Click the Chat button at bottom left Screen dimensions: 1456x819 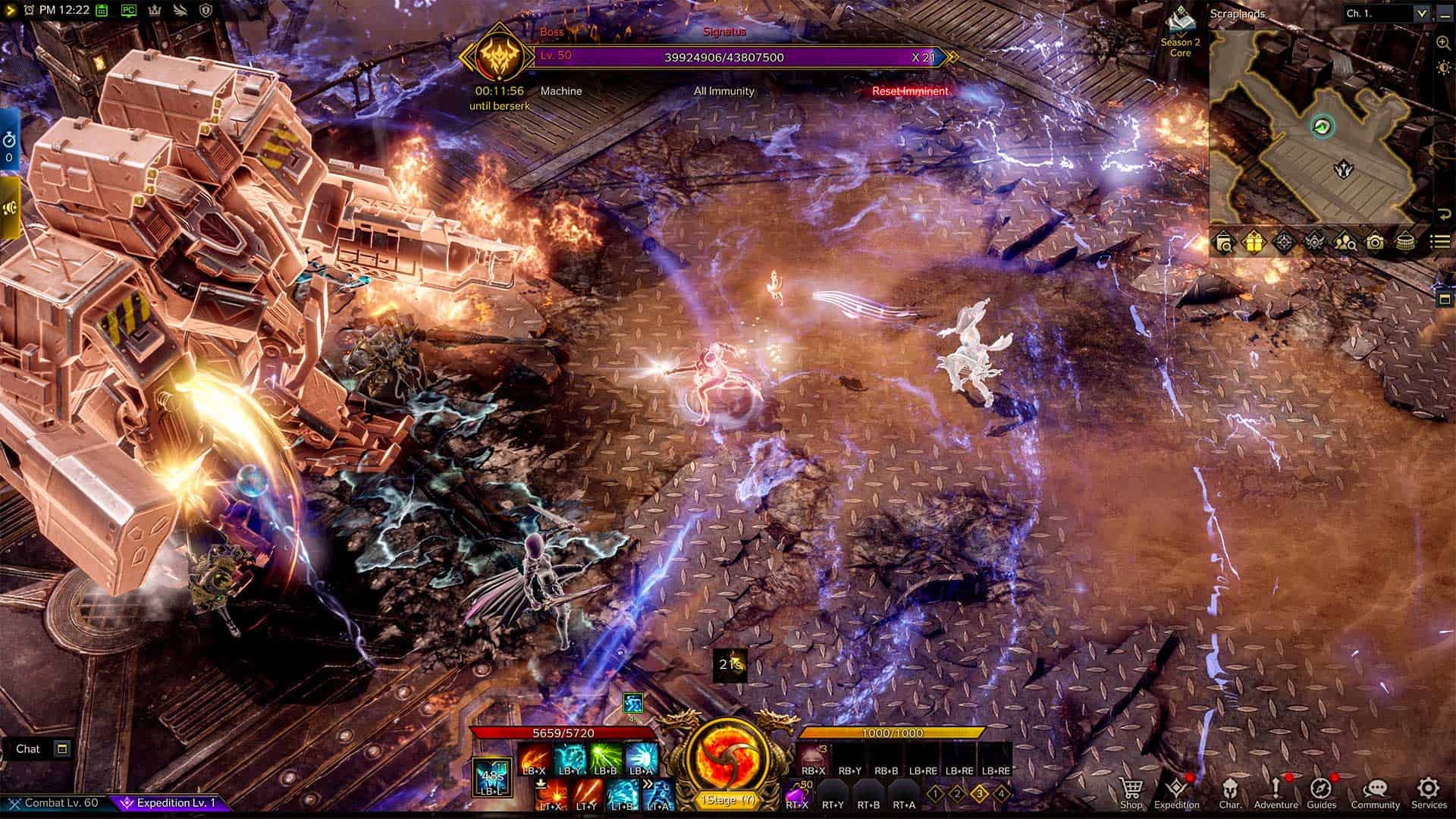tap(30, 748)
